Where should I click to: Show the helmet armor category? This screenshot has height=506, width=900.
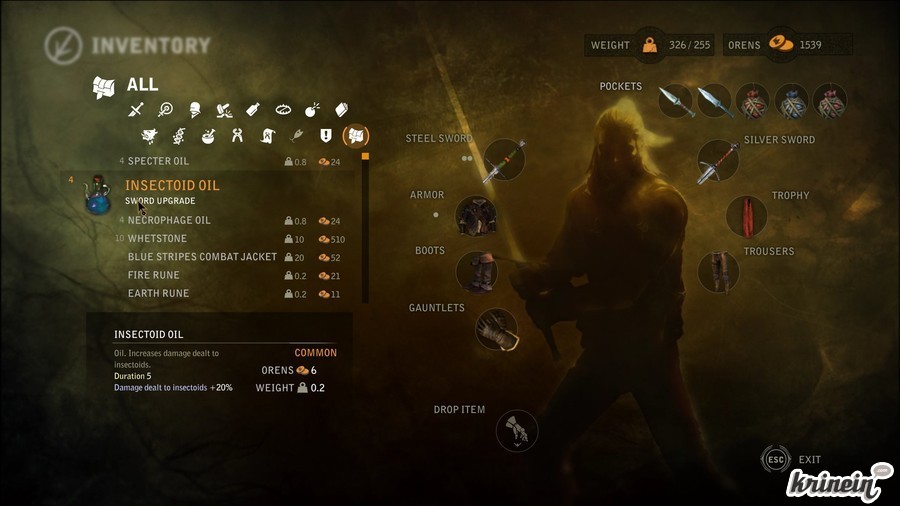click(194, 109)
